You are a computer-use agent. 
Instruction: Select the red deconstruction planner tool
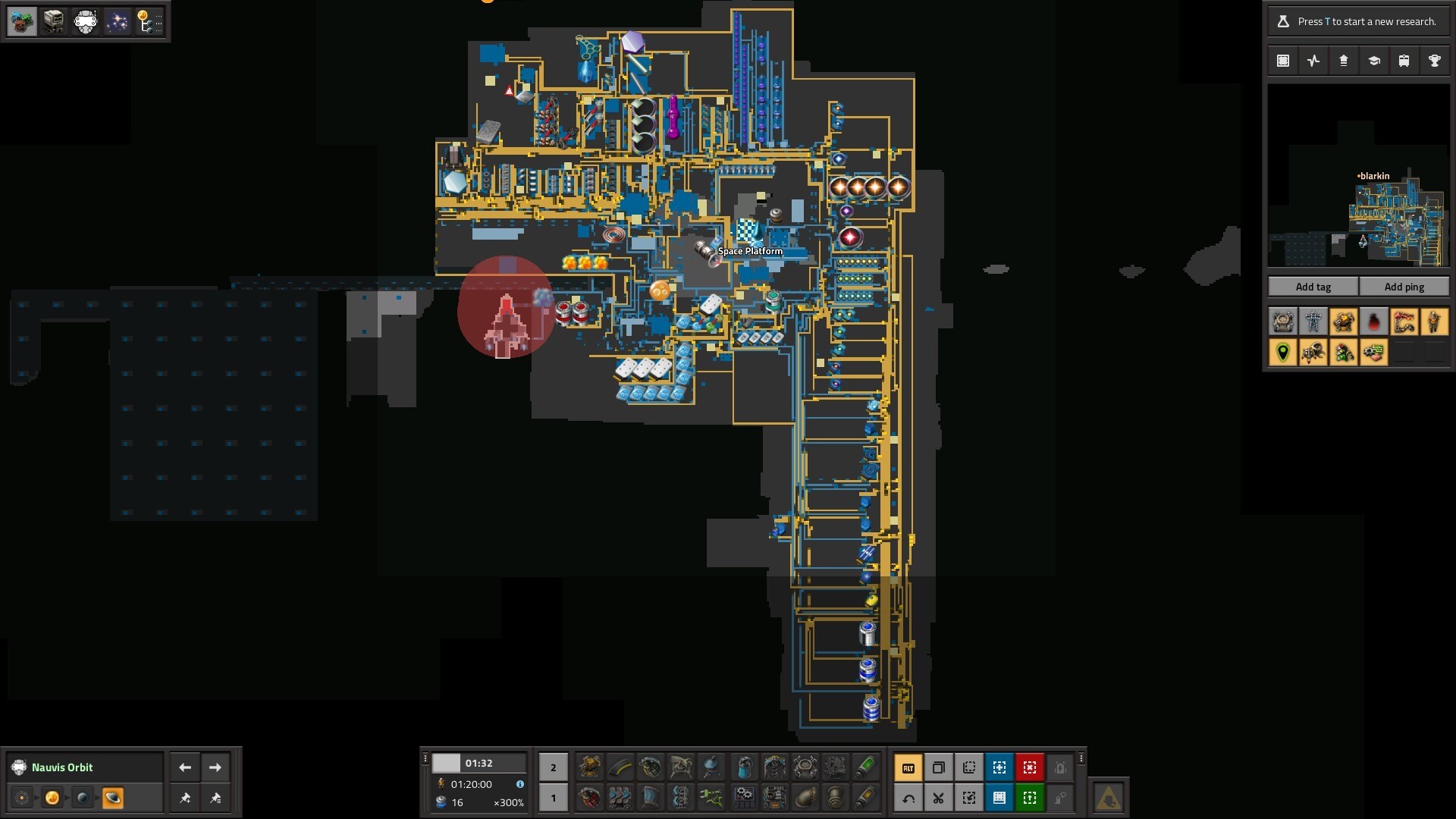click(1029, 767)
